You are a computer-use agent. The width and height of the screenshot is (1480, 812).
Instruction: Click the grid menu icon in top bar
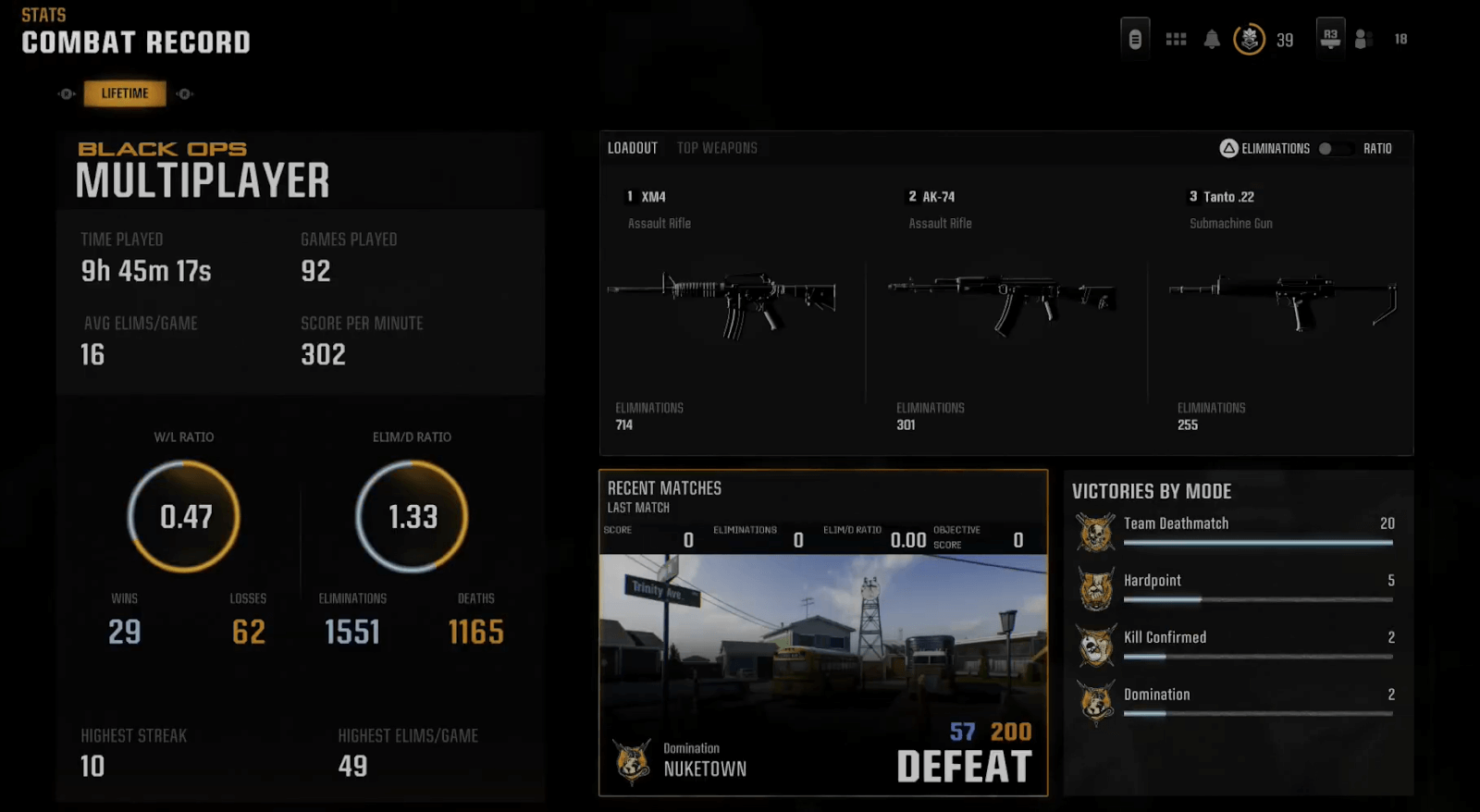[1176, 37]
